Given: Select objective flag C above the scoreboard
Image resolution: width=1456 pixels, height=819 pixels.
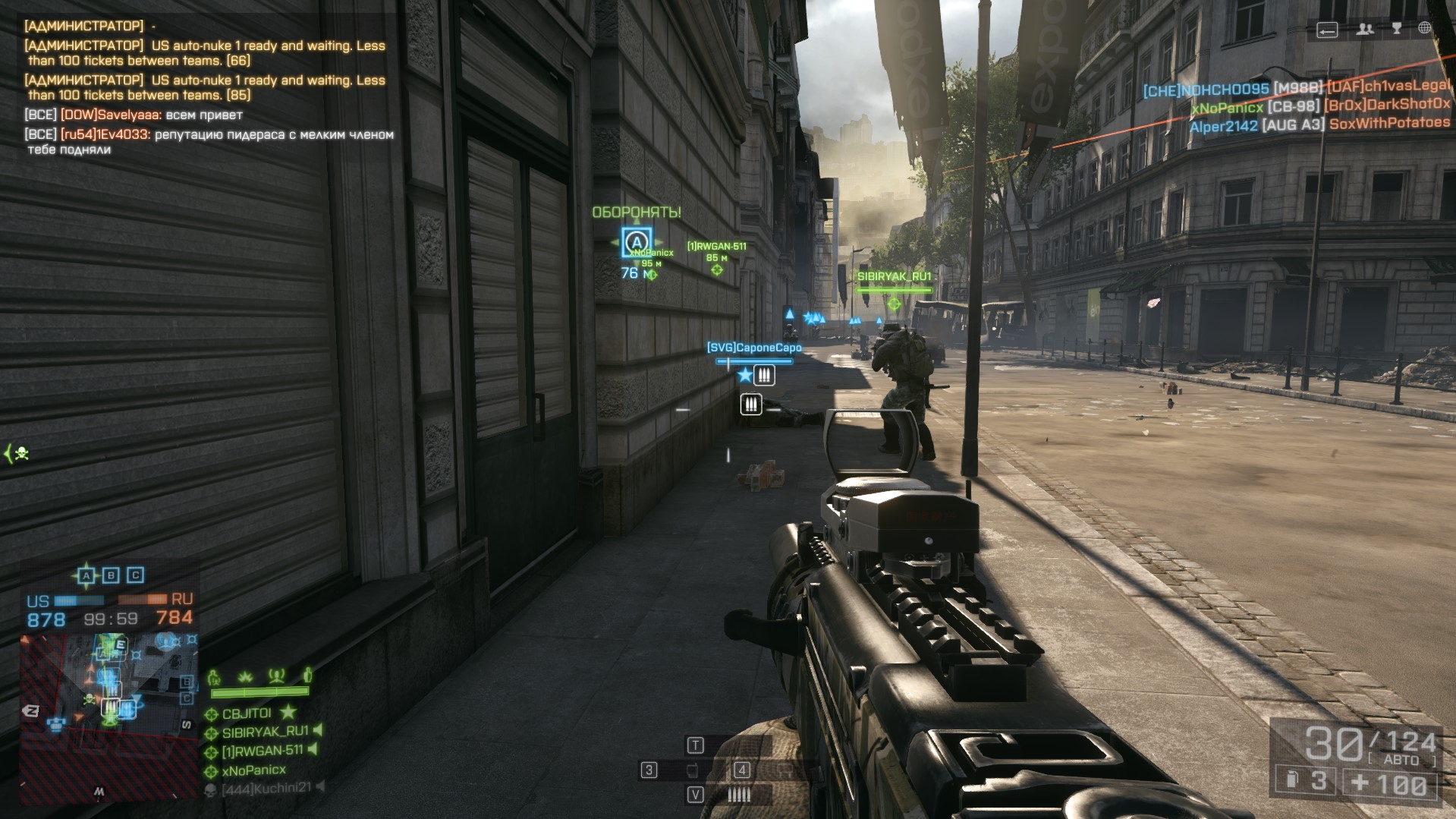Looking at the screenshot, I should tap(135, 575).
